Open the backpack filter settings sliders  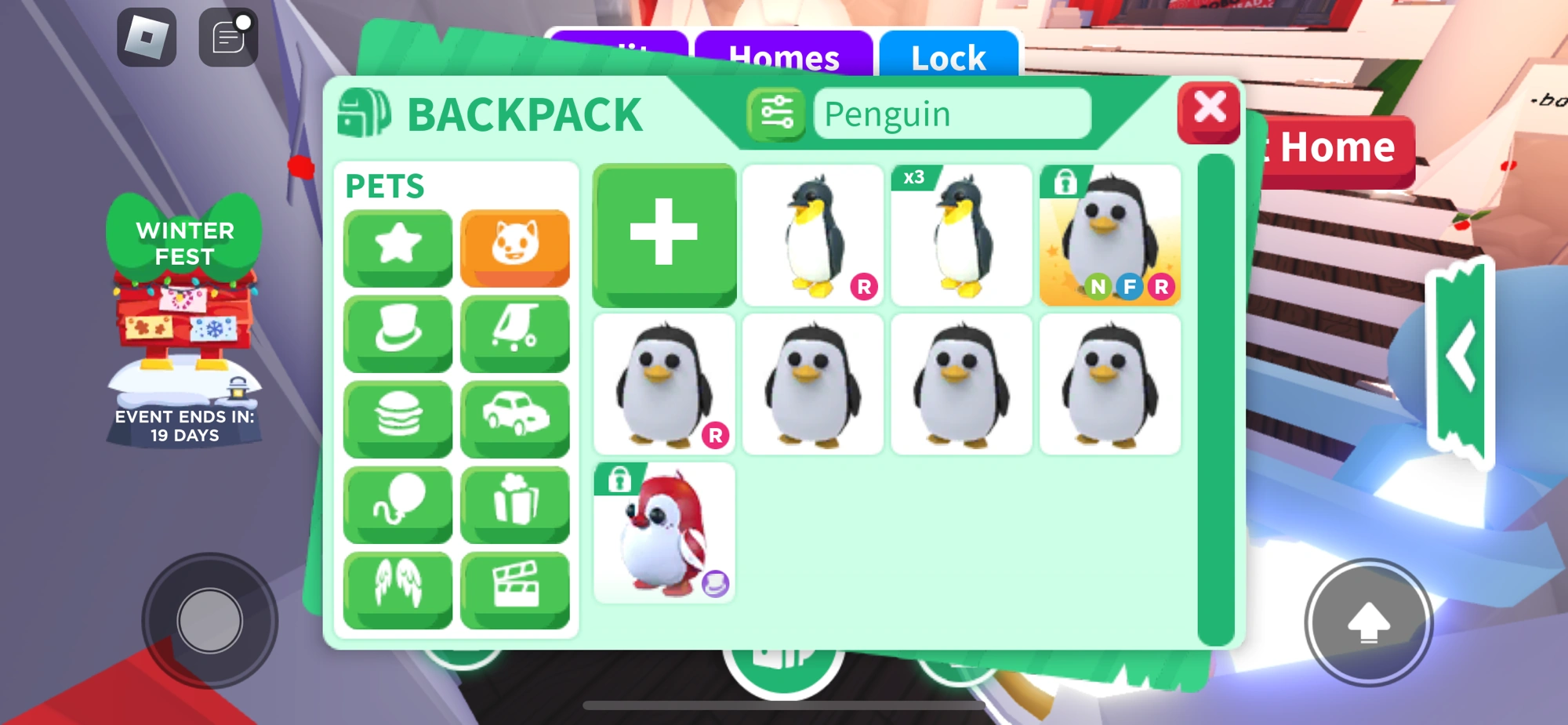[x=777, y=114]
